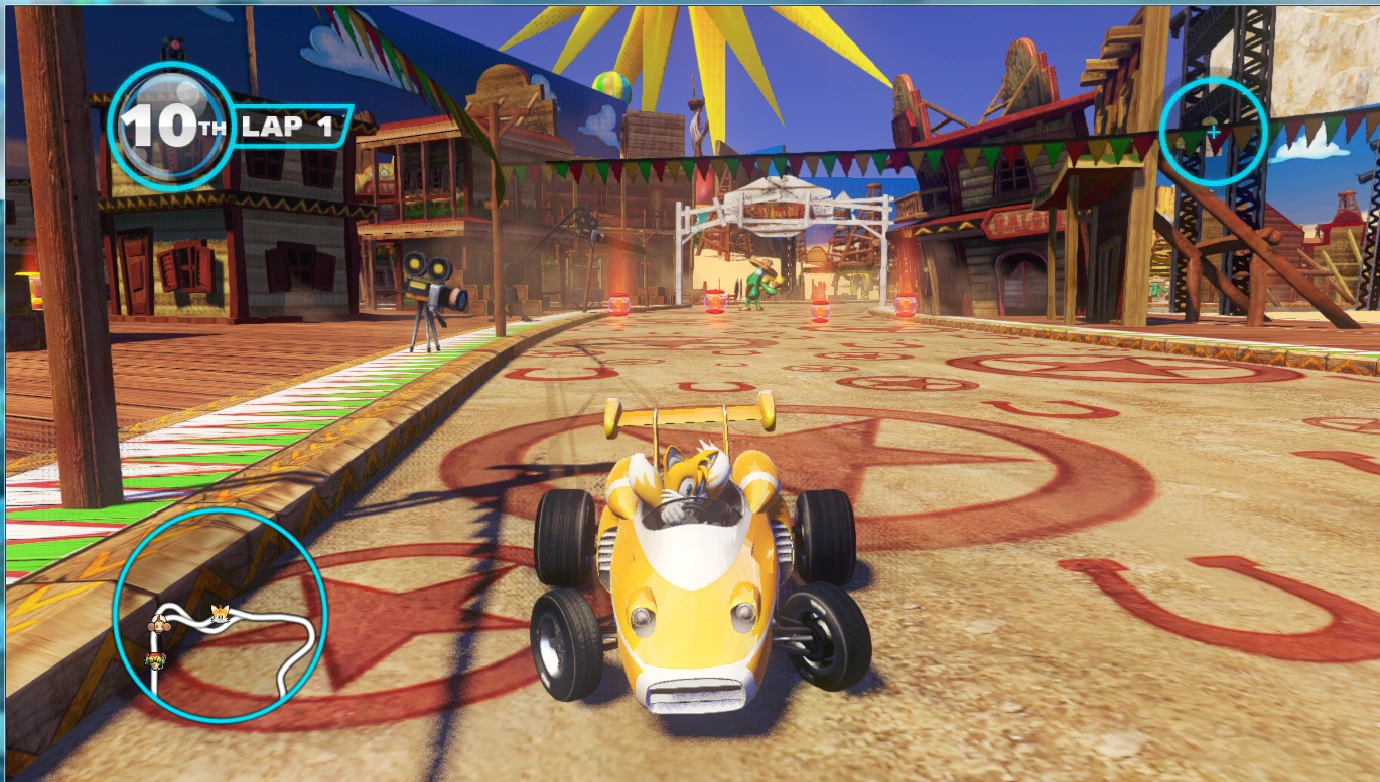The width and height of the screenshot is (1380, 782).
Task: Pick the monkey racer marker on the minimap
Action: 158,625
